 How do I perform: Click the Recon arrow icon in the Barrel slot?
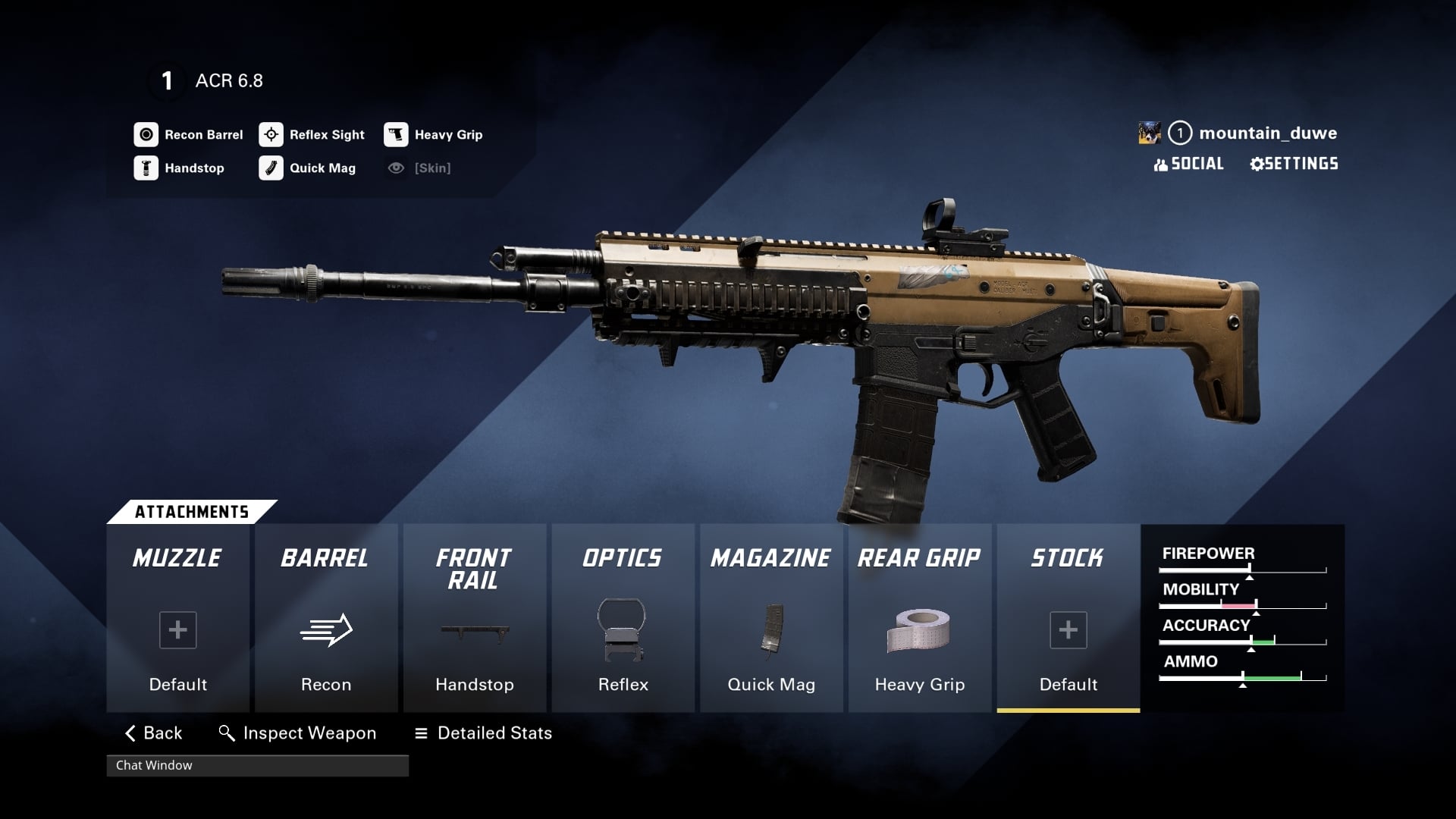click(325, 629)
